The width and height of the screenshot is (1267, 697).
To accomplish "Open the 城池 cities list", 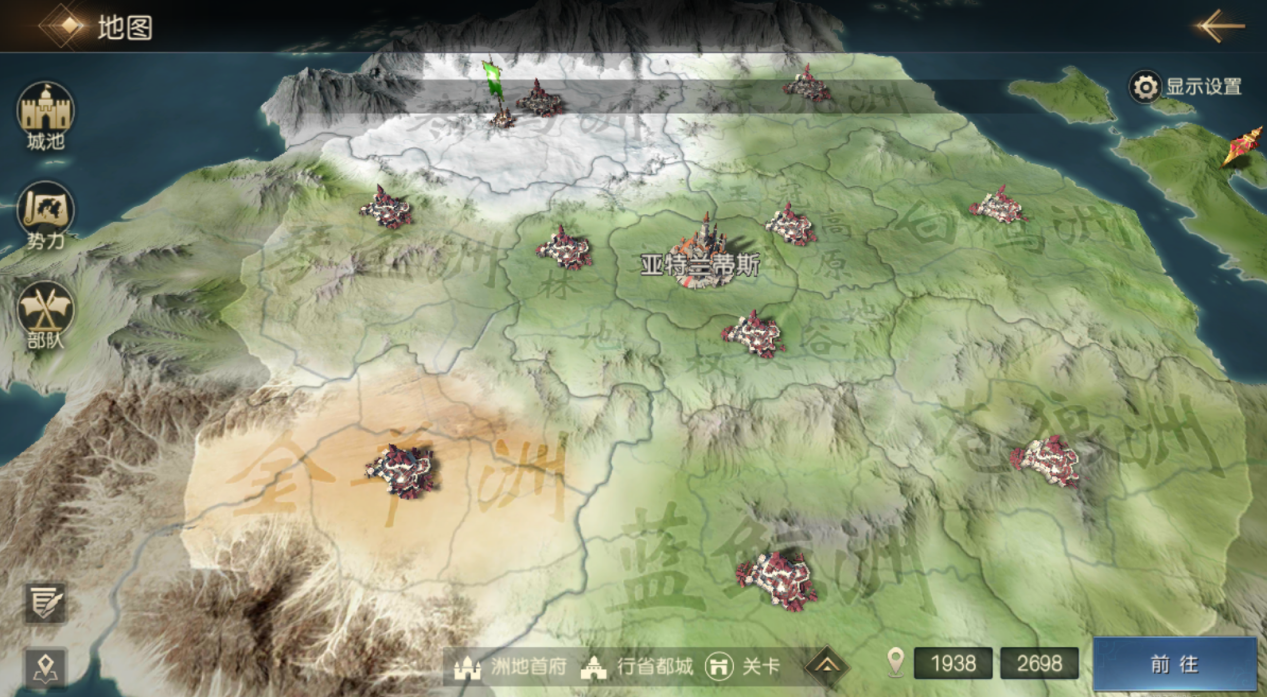I will (x=45, y=115).
